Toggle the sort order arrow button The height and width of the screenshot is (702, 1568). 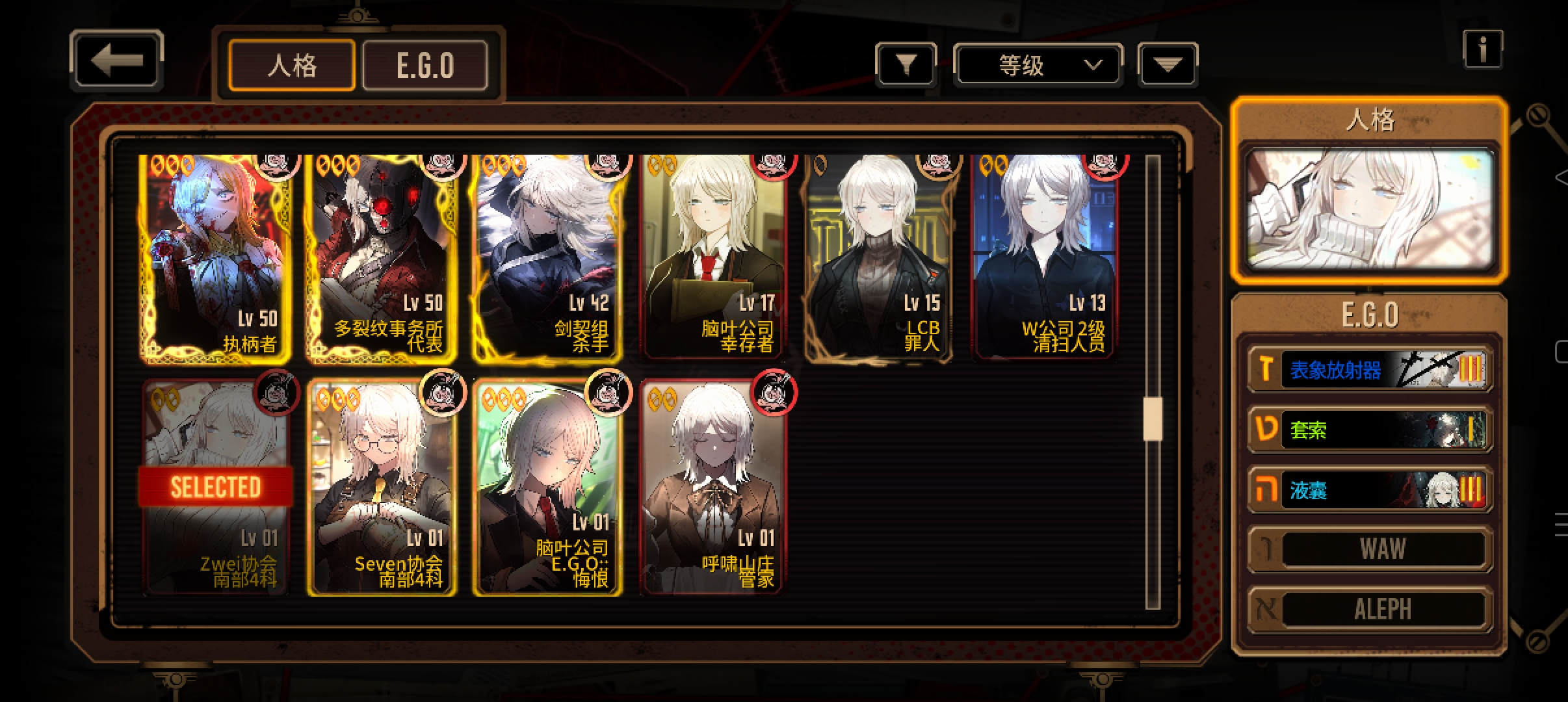[1168, 64]
